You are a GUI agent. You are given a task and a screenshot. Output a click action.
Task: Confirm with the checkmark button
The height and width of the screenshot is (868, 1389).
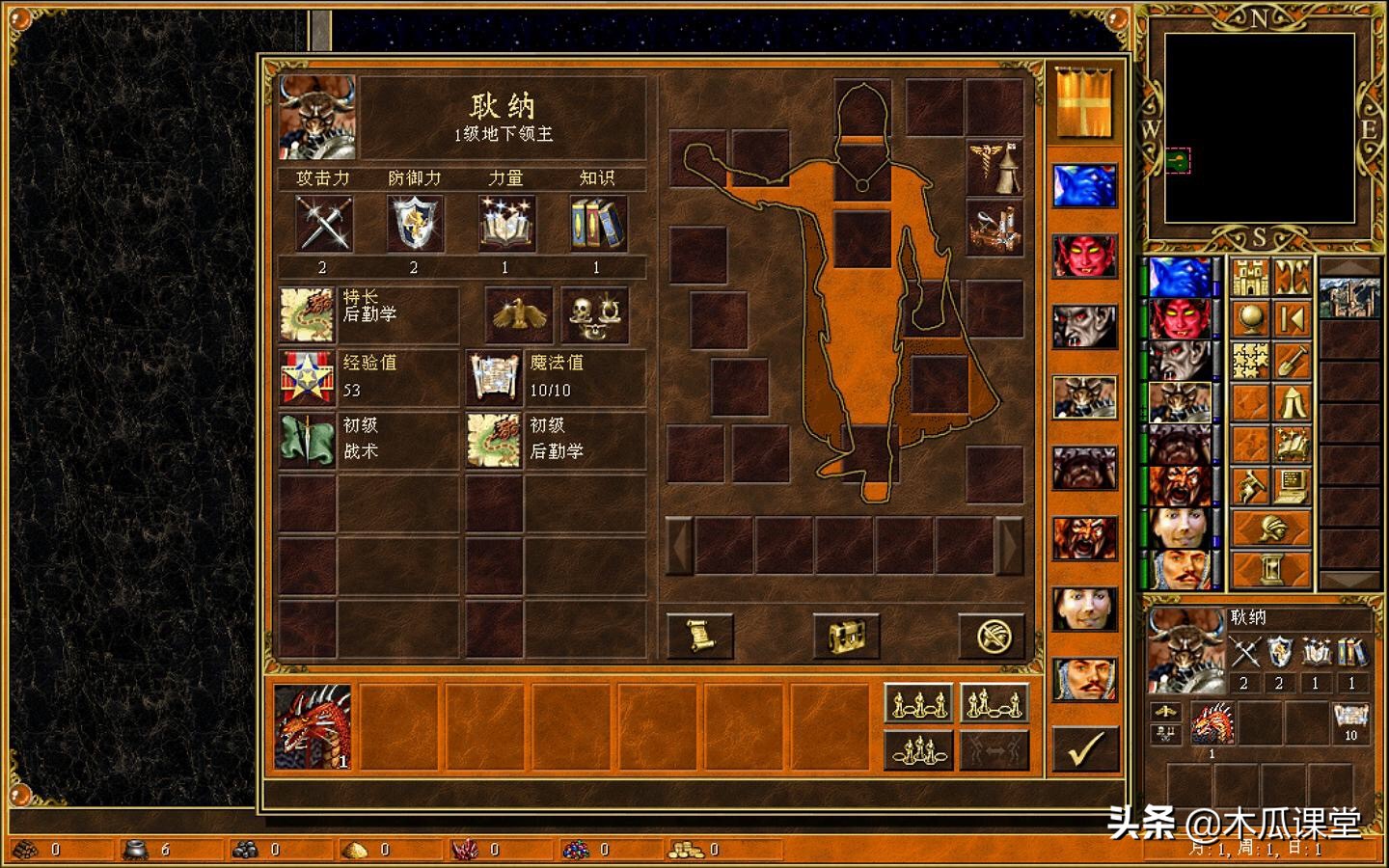point(1085,748)
